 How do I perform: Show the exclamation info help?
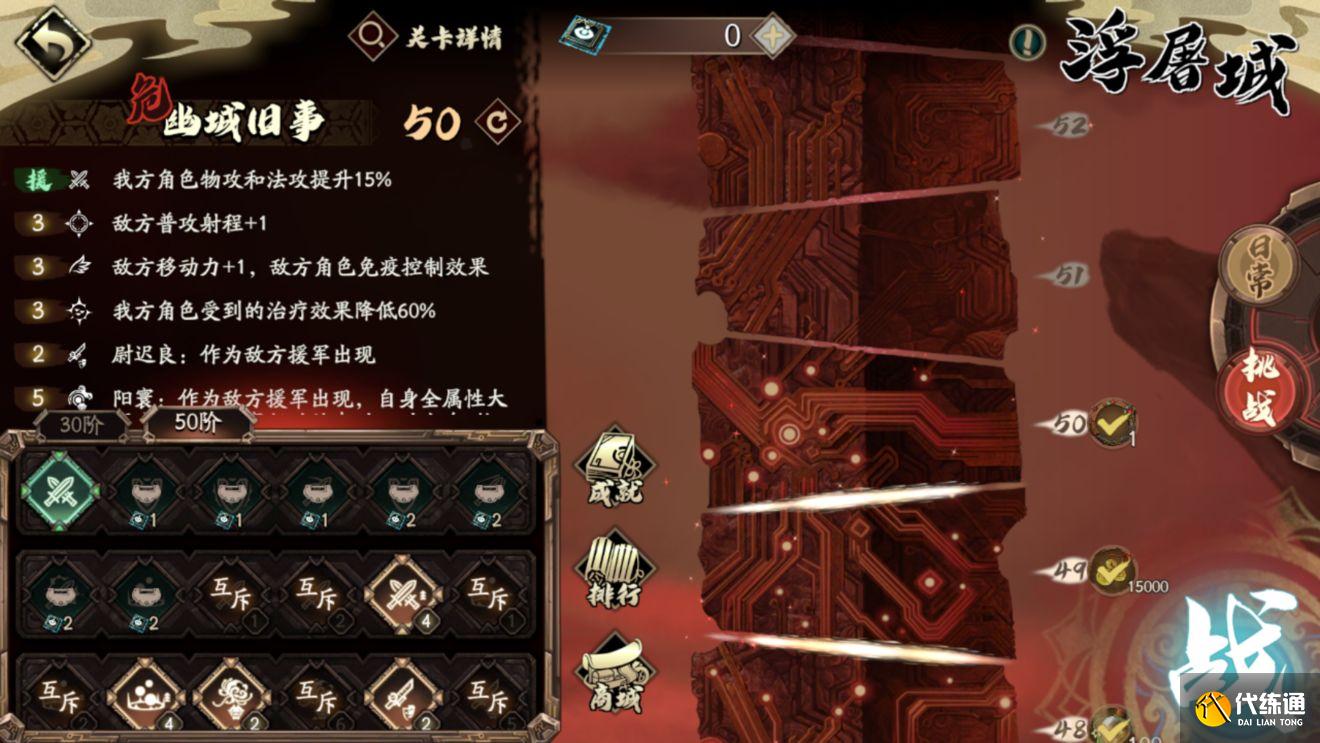pyautogui.click(x=1026, y=42)
